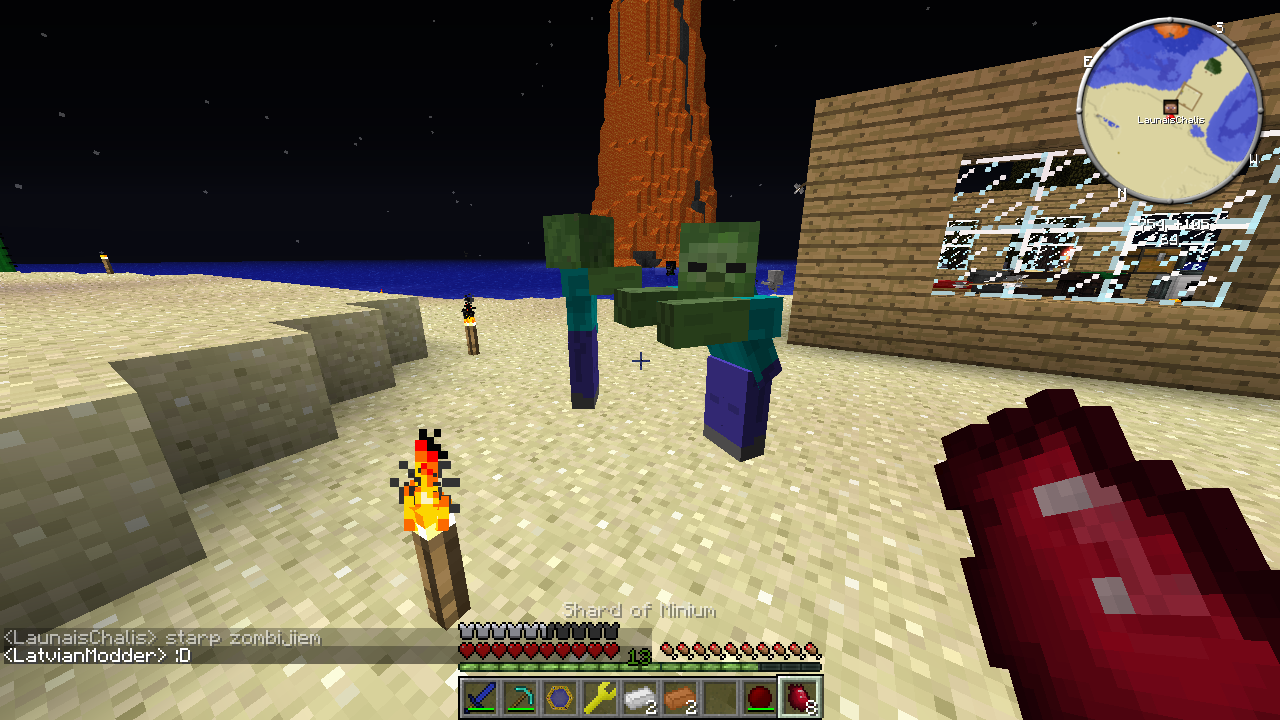Choose the blue hexagonal gem slot
The height and width of the screenshot is (720, 1280).
pyautogui.click(x=560, y=697)
